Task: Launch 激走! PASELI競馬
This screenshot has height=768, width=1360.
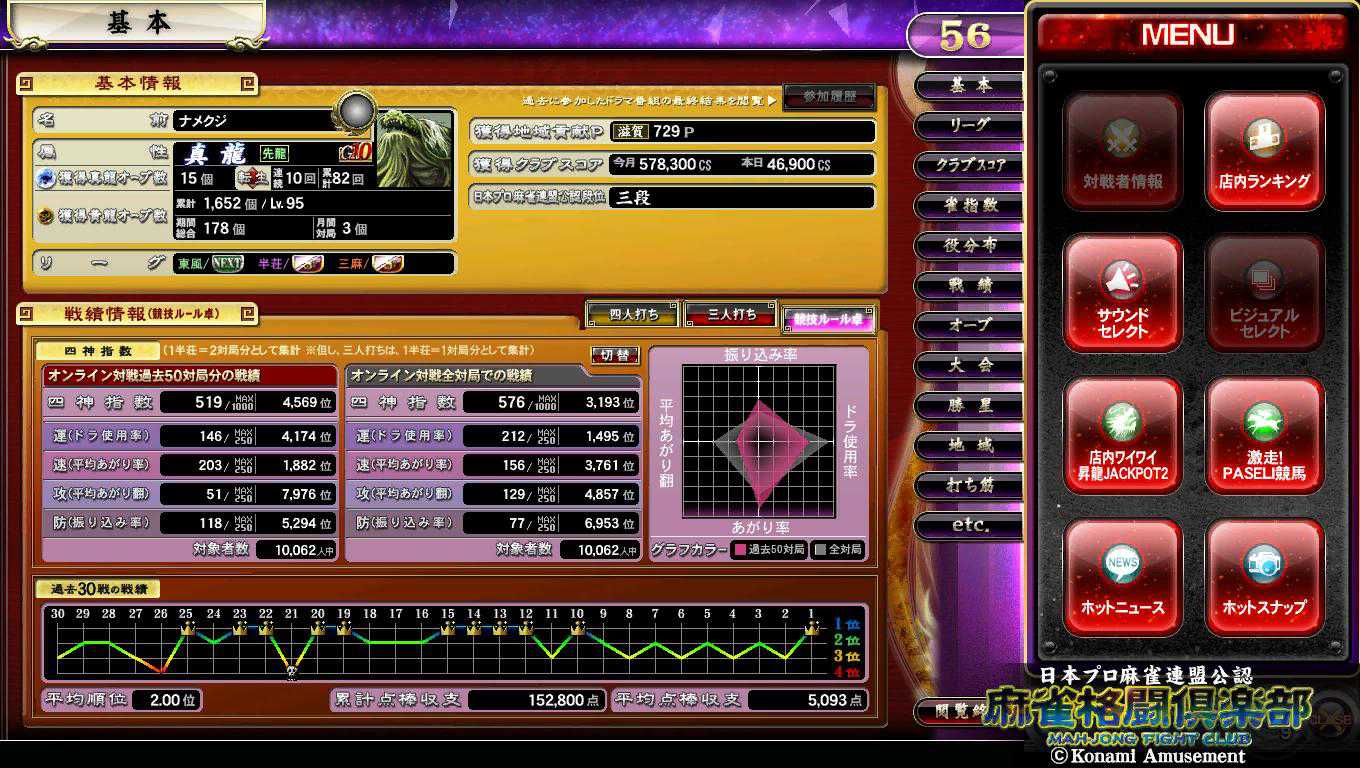Action: [x=1264, y=436]
